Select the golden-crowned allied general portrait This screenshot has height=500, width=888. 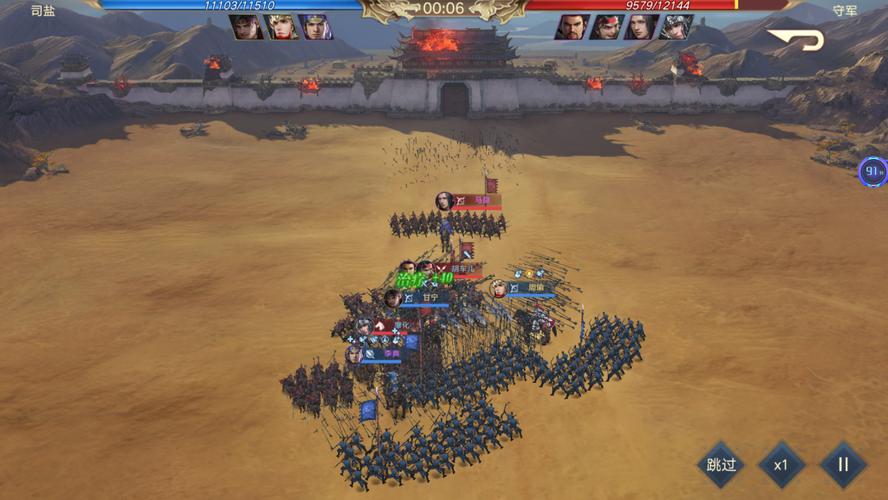(281, 27)
